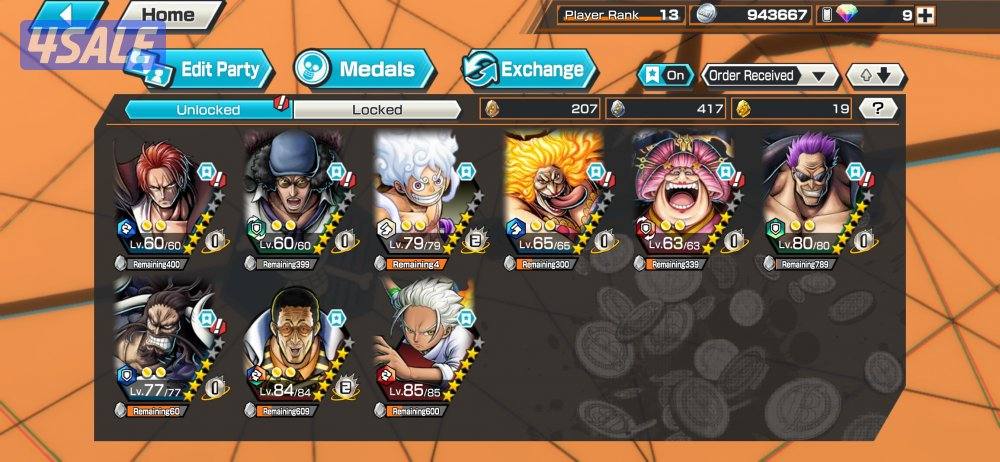Switch to the Unlocked tab
The width and height of the screenshot is (1000, 462).
tap(208, 109)
